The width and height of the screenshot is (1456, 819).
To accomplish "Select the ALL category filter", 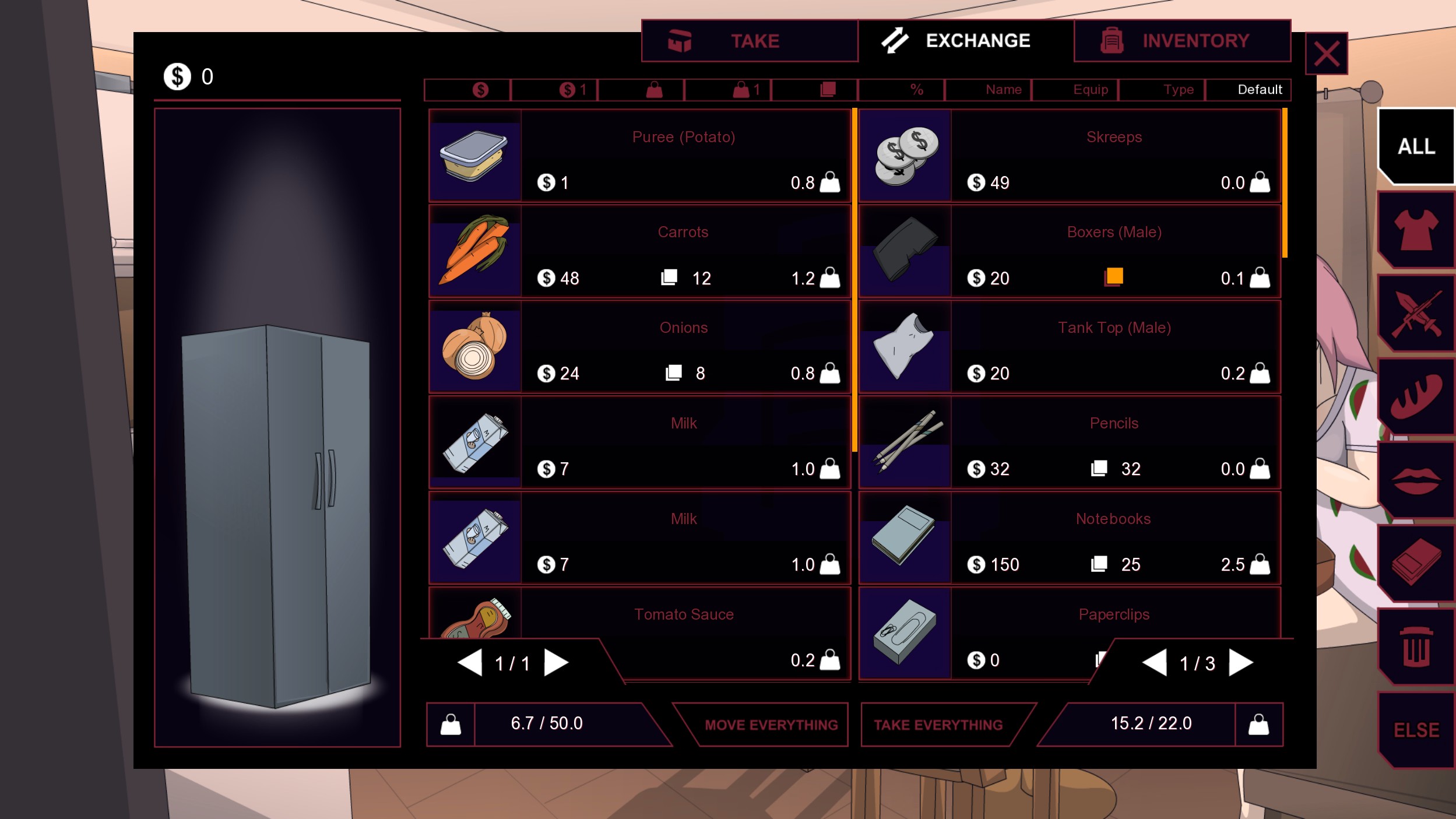I will point(1416,146).
